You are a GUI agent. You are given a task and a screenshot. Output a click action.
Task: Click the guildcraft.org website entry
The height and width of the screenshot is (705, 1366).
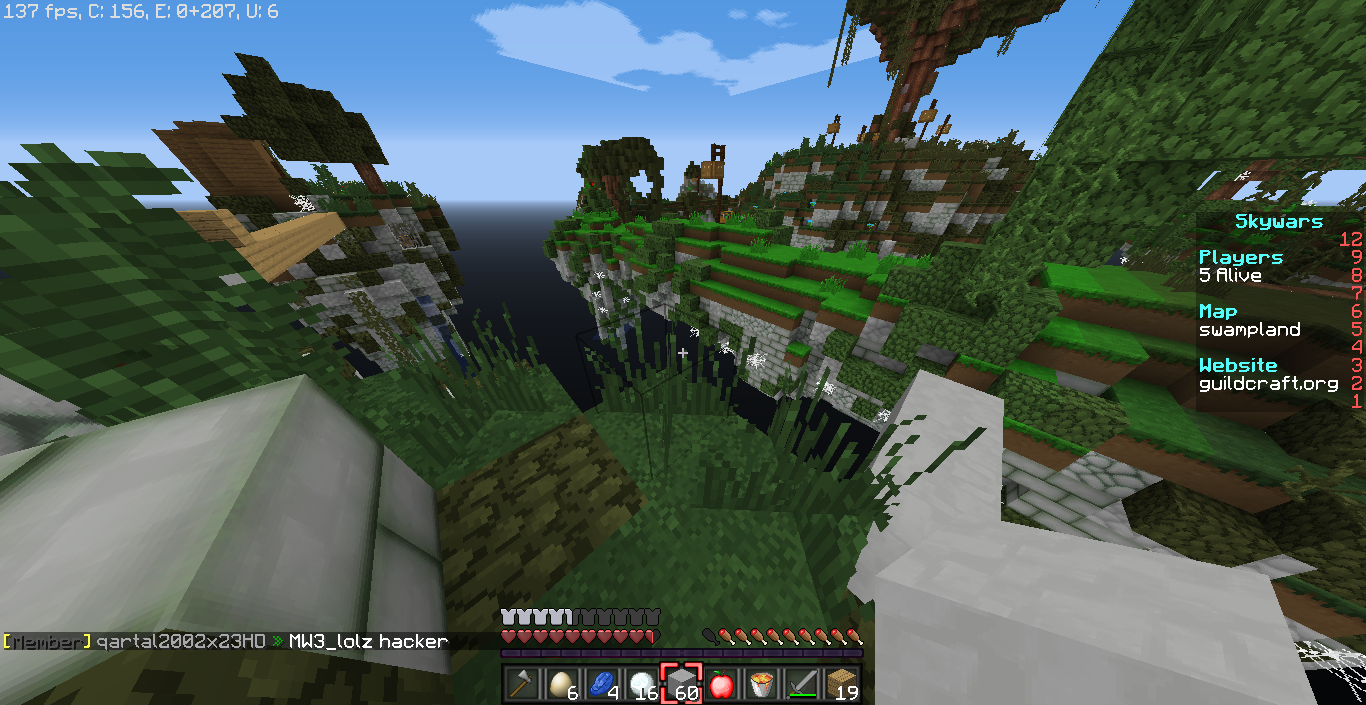point(1268,383)
